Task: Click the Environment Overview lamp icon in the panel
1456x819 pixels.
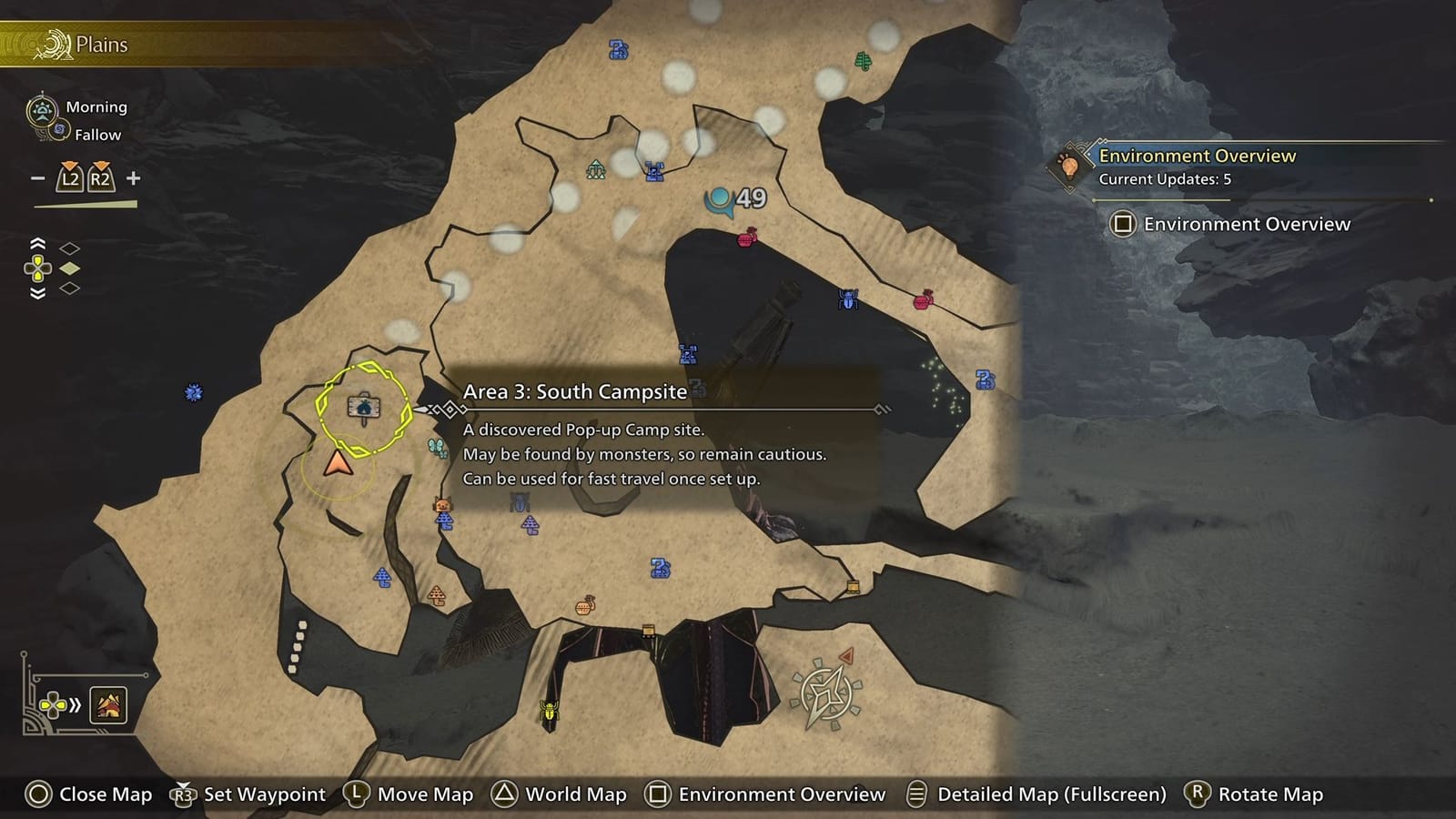Action: tap(1070, 167)
